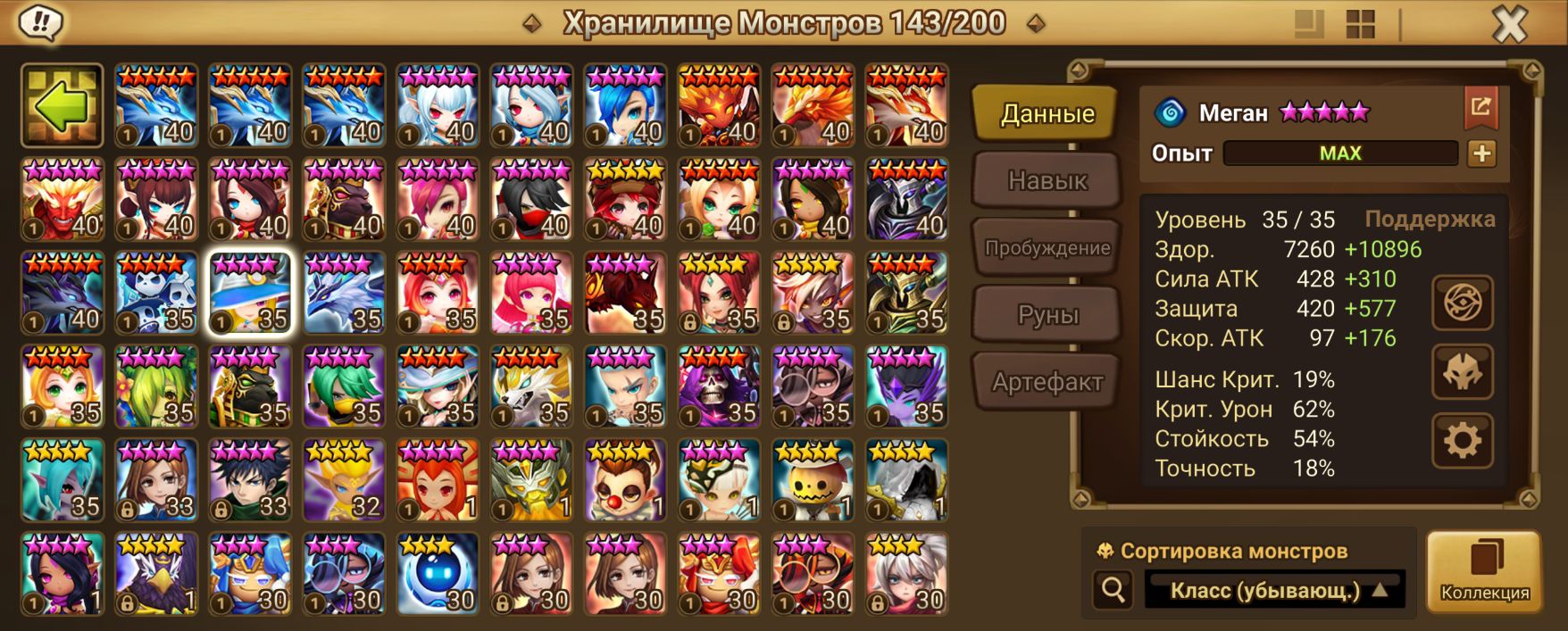Click the monster mask icon button
This screenshot has width=1568, height=631.
[x=1462, y=371]
